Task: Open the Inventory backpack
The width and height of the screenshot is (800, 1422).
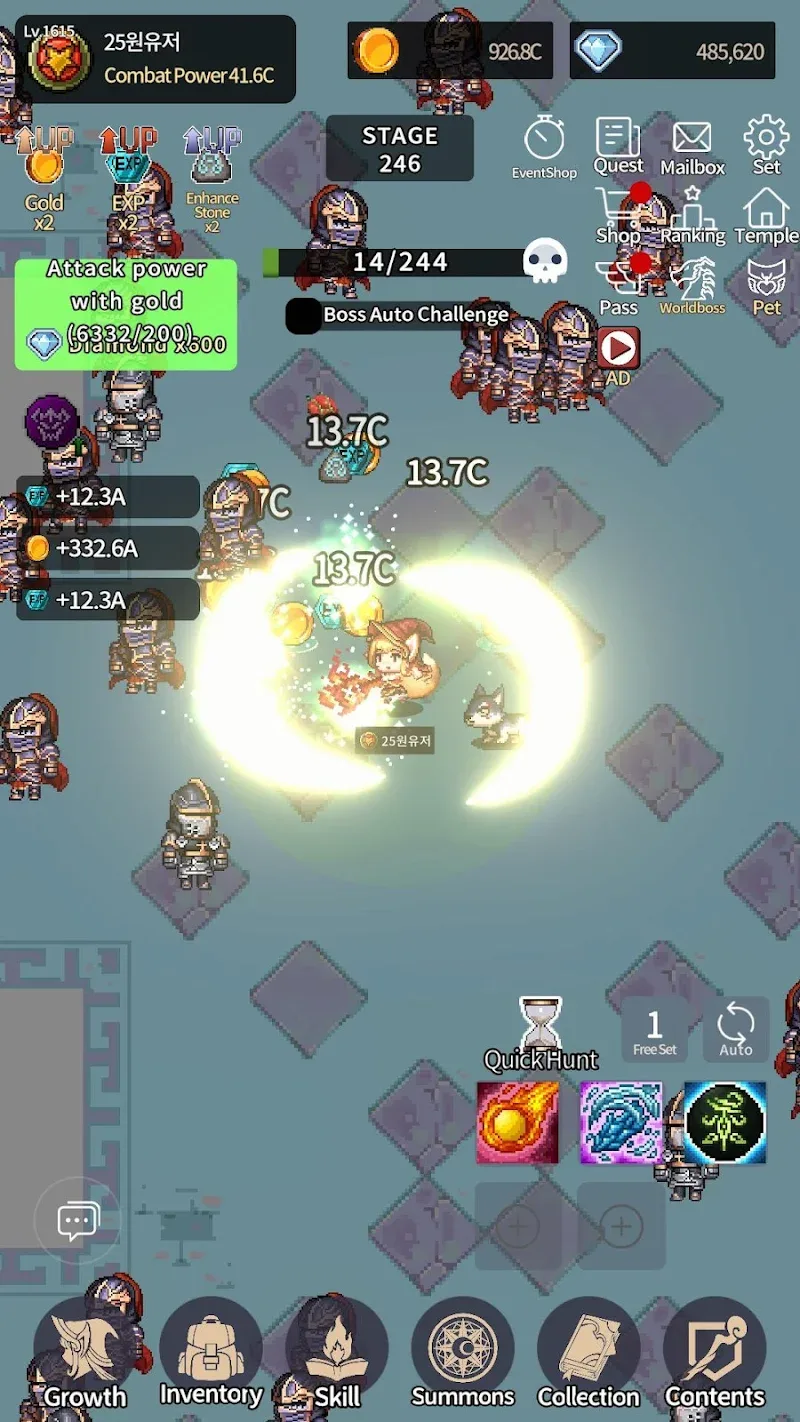Action: pos(211,1352)
